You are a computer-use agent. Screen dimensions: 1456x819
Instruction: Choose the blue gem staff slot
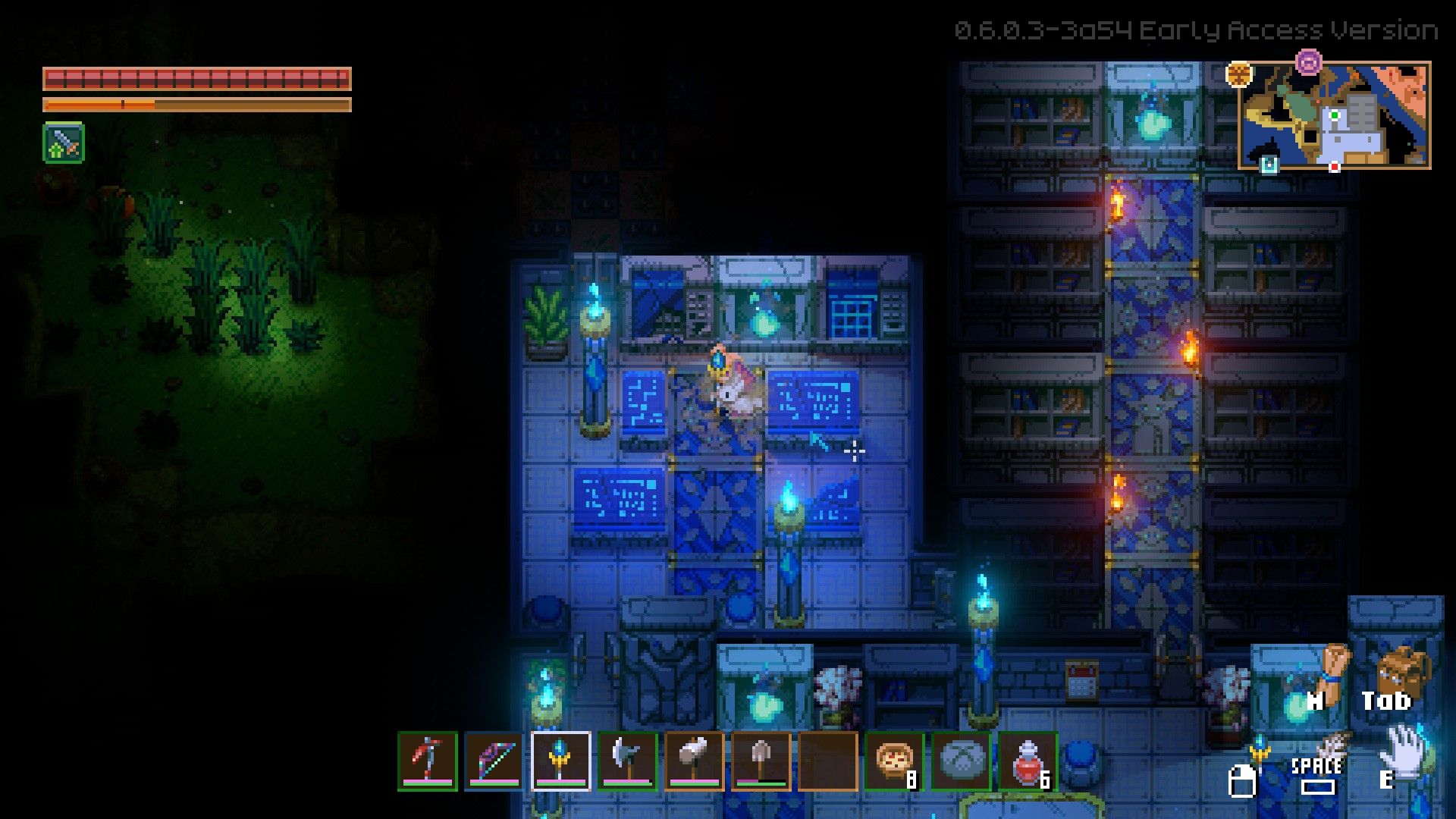[x=560, y=761]
